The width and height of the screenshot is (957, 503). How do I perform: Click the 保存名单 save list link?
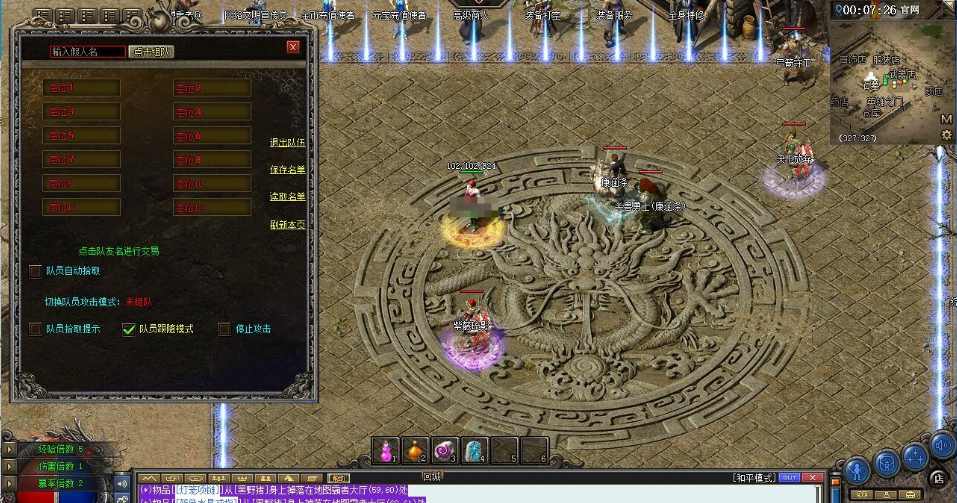click(x=288, y=170)
